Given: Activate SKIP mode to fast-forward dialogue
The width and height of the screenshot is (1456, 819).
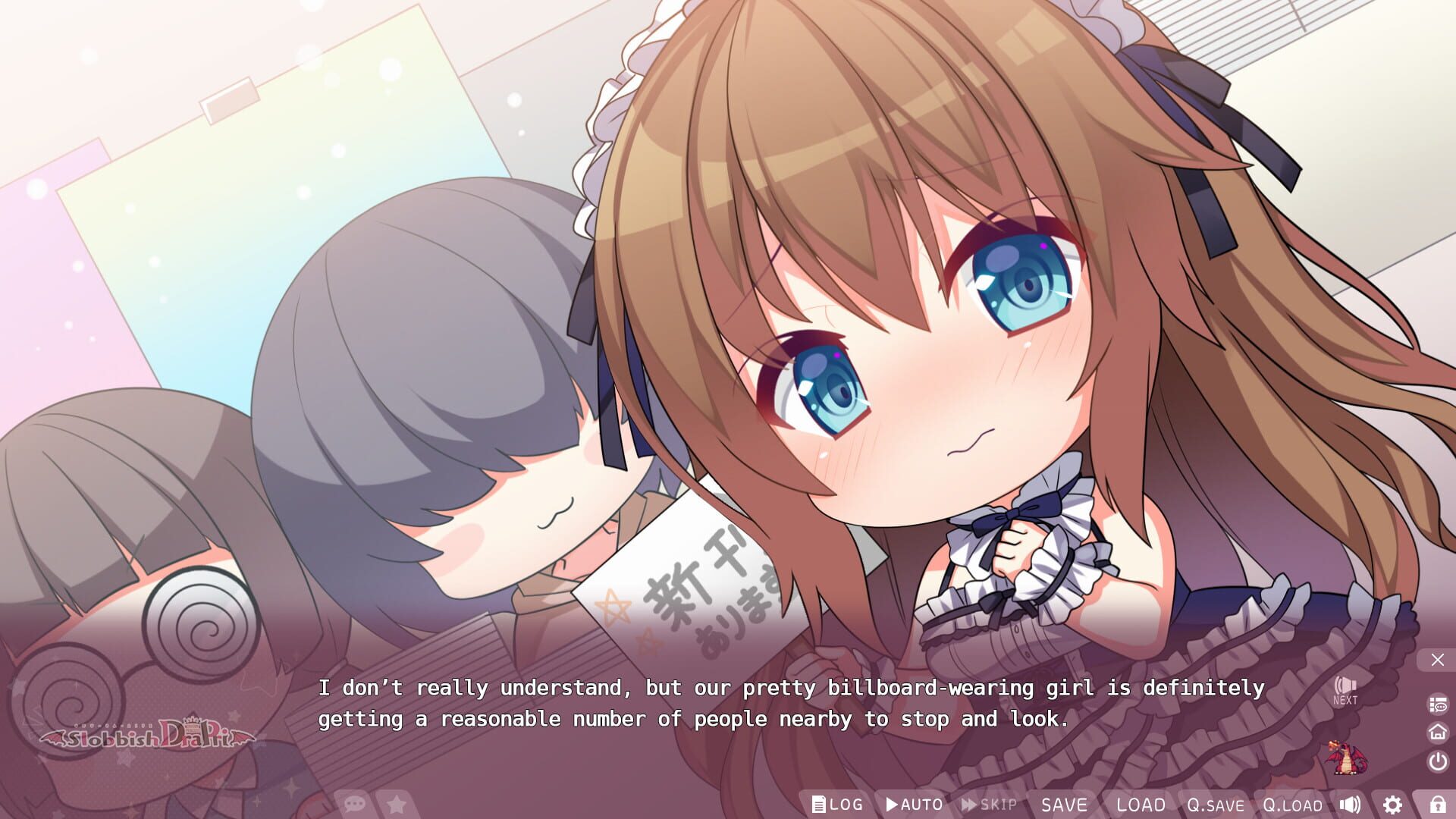Looking at the screenshot, I should pyautogui.click(x=986, y=805).
